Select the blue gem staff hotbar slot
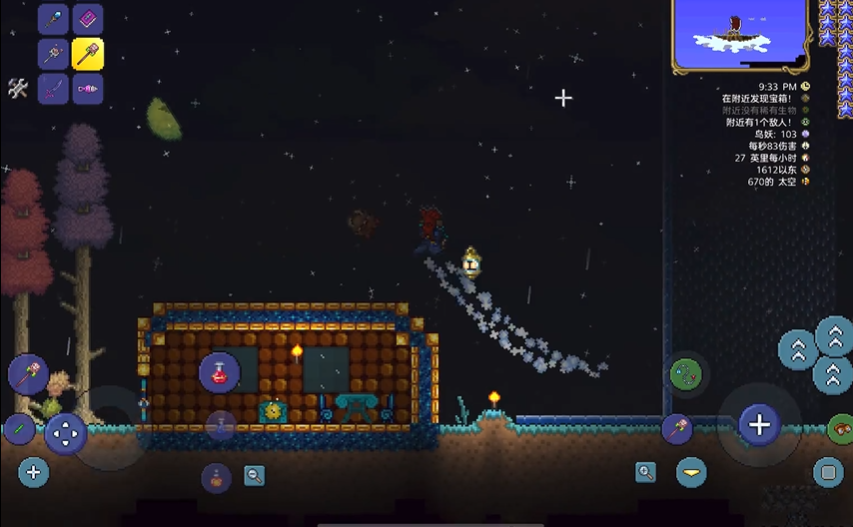The image size is (853, 527). [53, 19]
